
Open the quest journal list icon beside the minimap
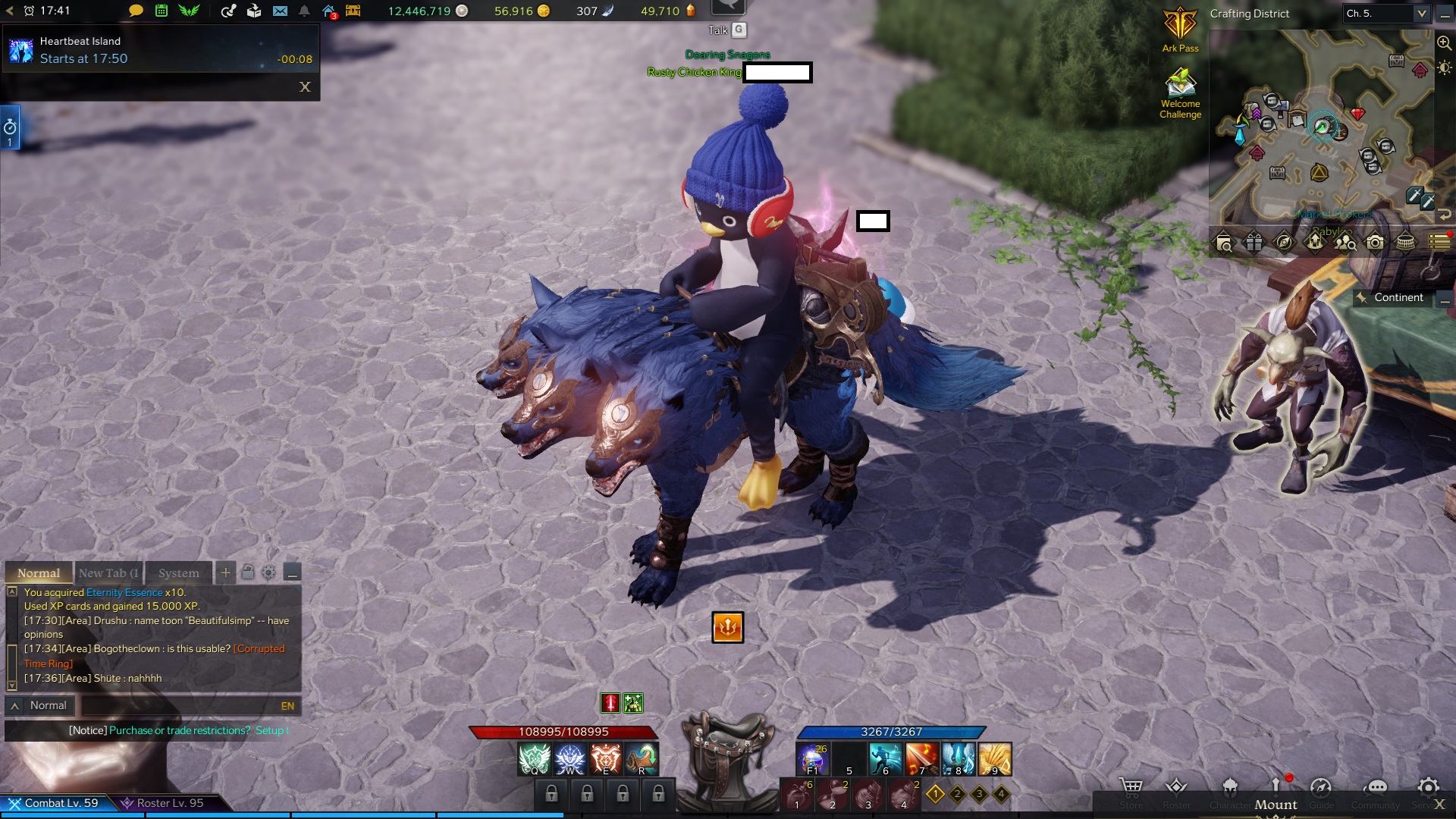(x=1438, y=241)
